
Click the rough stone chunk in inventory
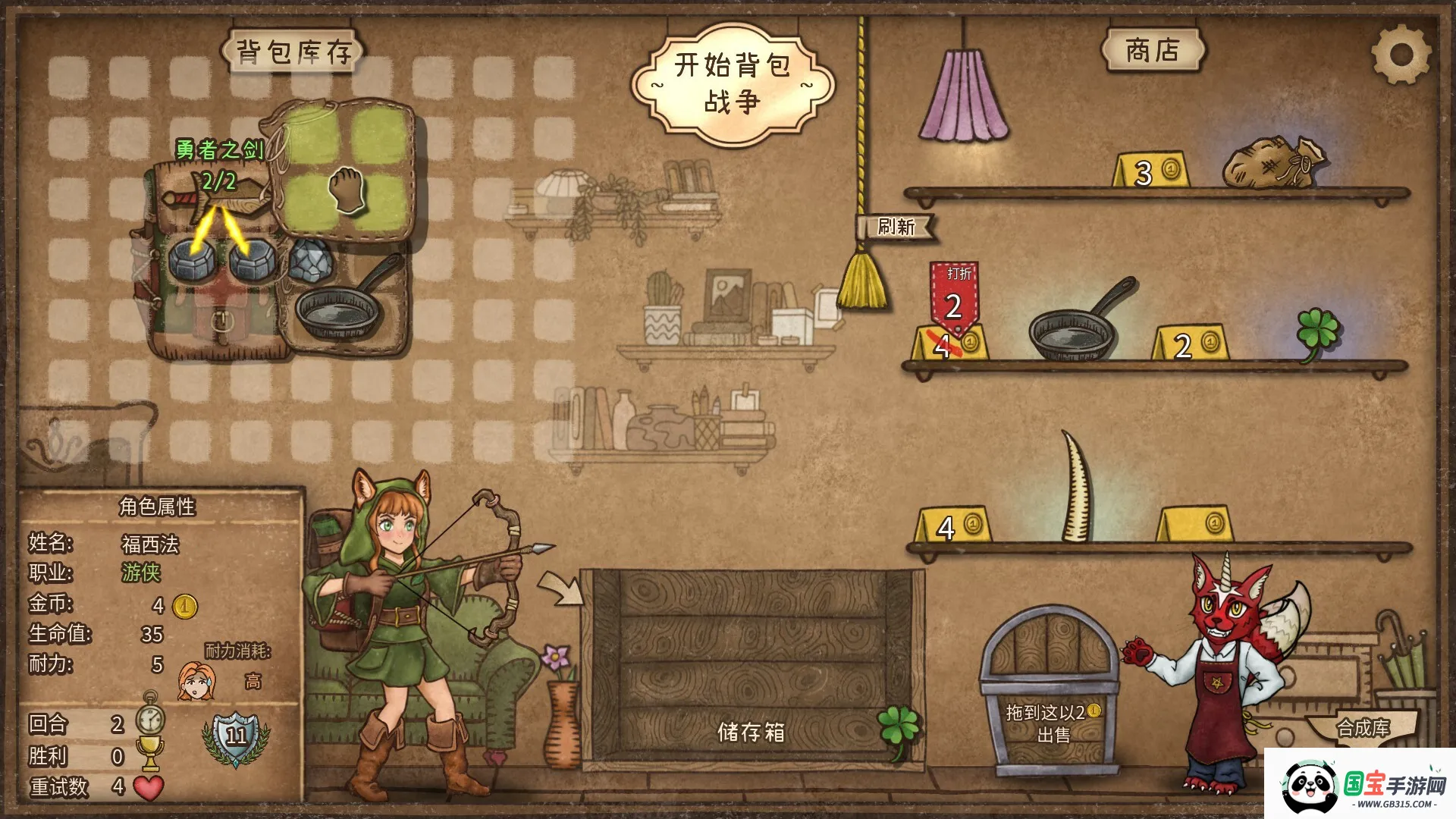[309, 258]
